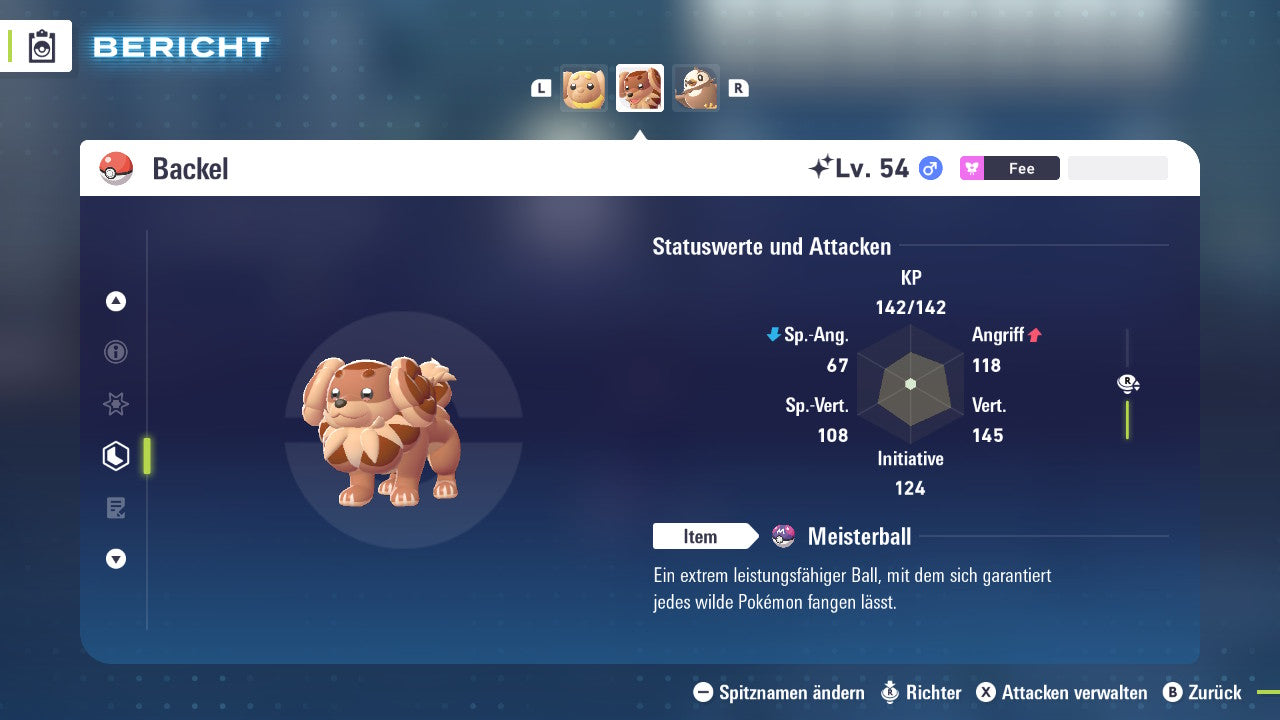
Task: Choose Spitznamen ändern
Action: coord(790,692)
